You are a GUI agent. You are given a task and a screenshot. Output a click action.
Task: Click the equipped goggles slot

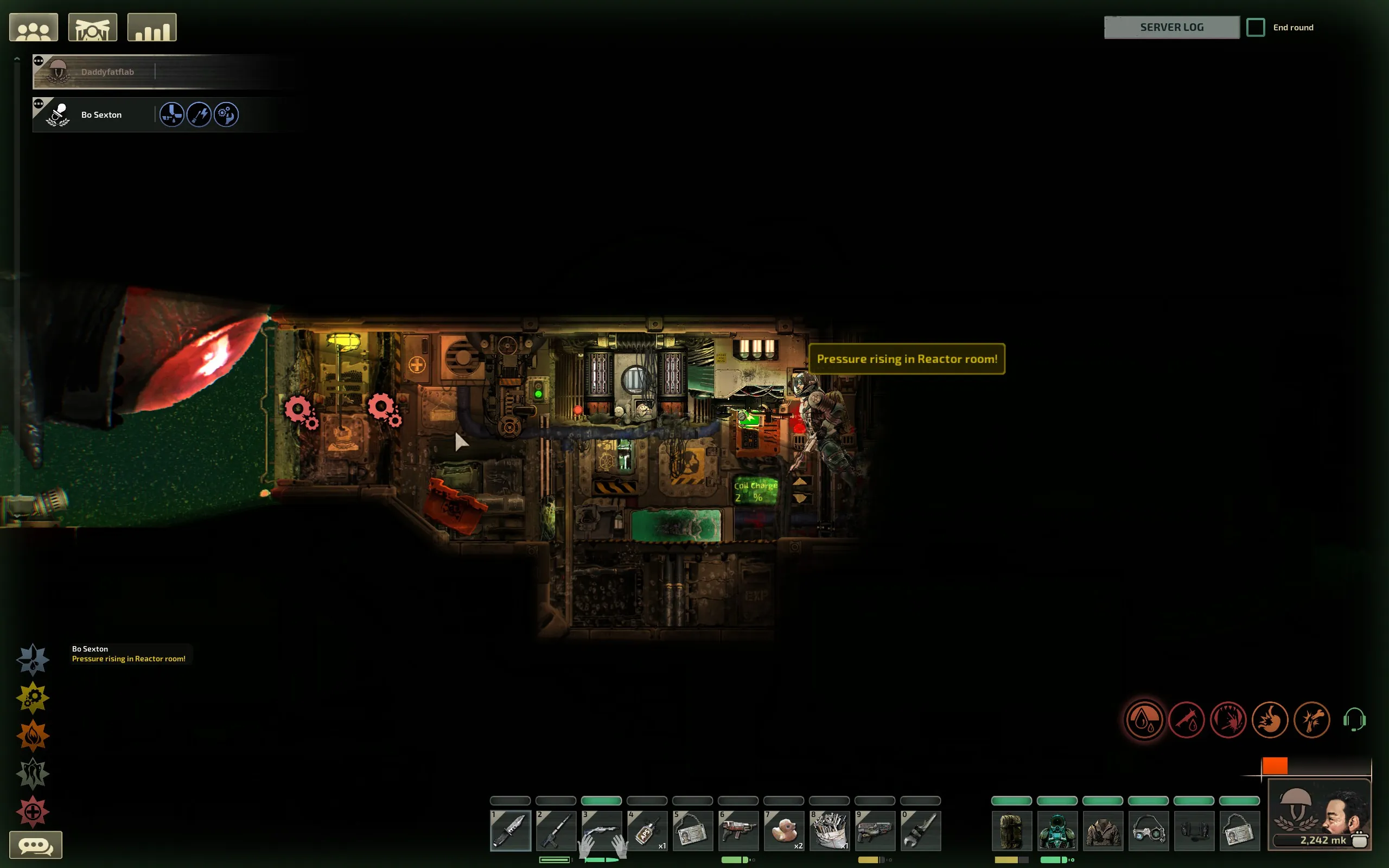coord(1148,831)
